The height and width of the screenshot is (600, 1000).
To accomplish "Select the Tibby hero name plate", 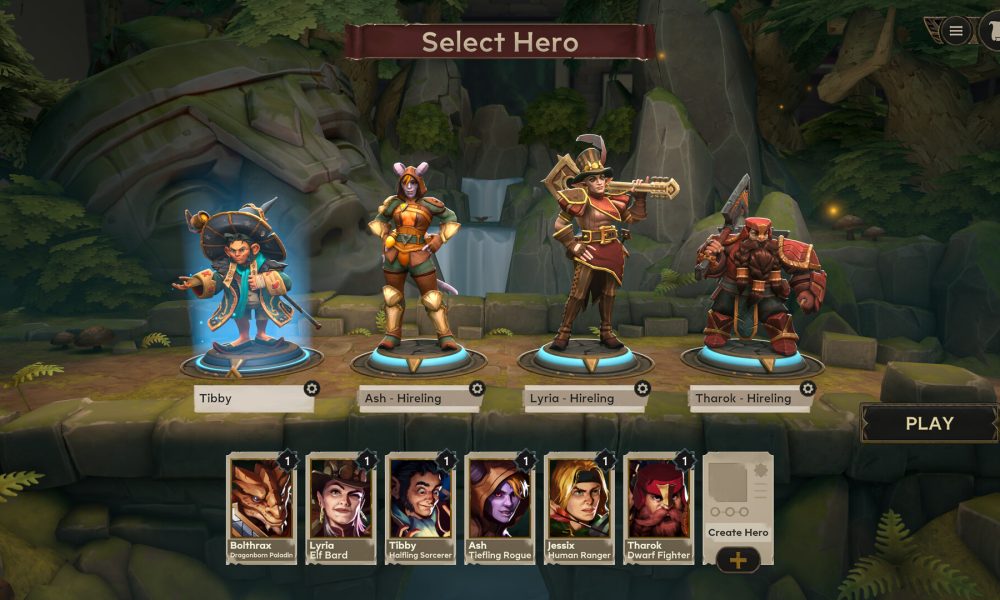I will pos(250,398).
